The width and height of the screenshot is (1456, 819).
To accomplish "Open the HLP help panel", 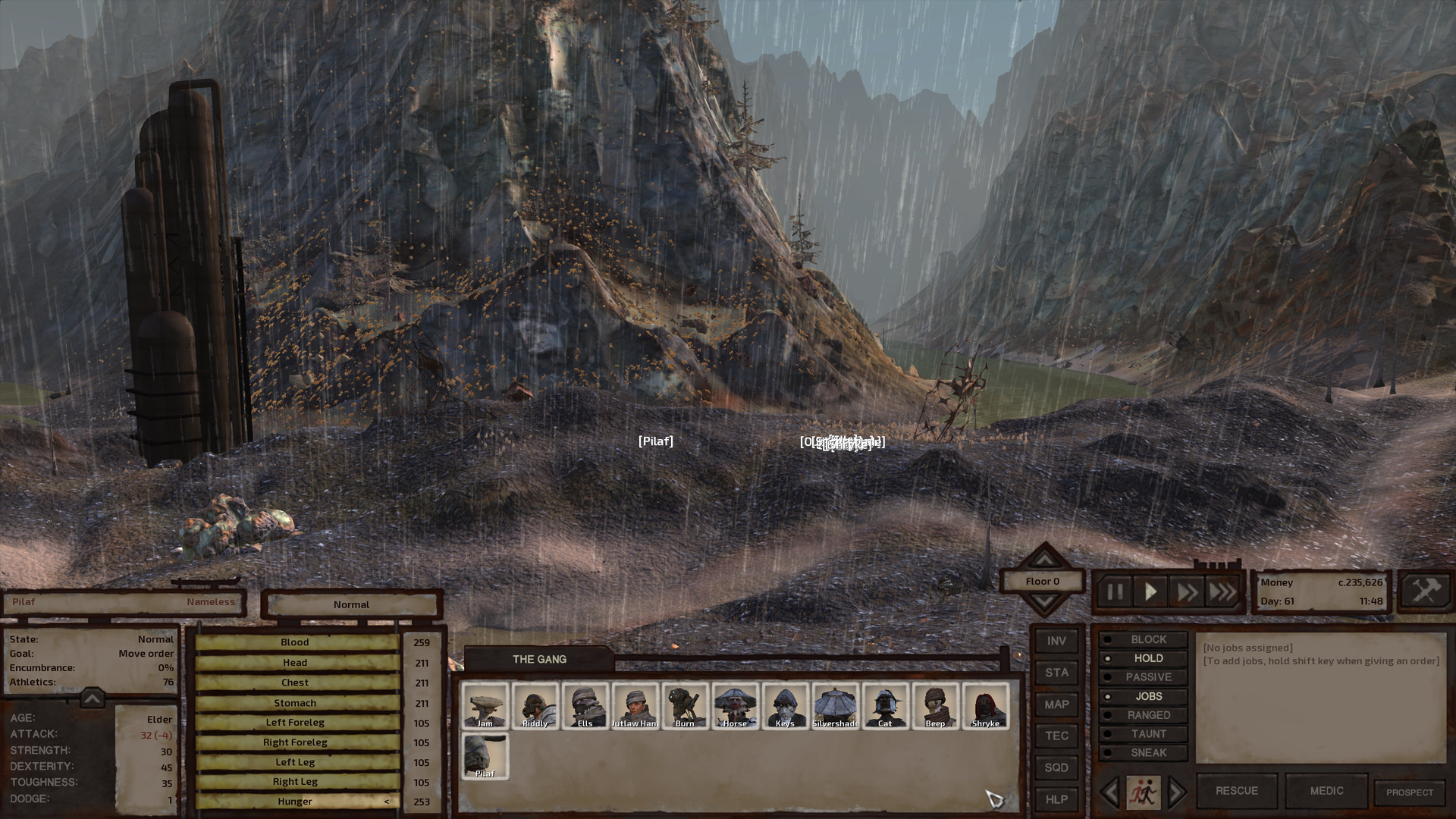I will tap(1056, 799).
